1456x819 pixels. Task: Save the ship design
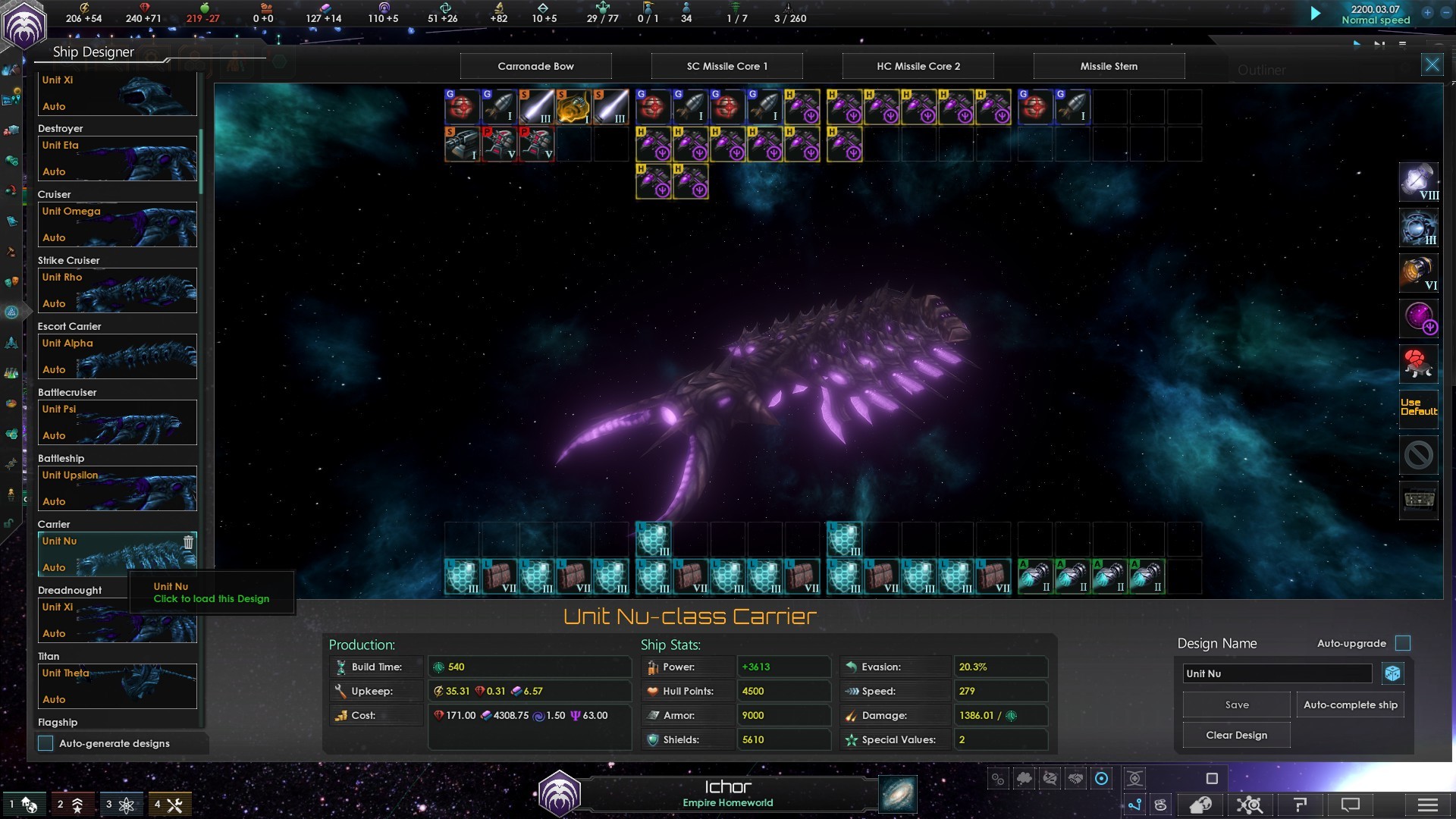pos(1236,704)
